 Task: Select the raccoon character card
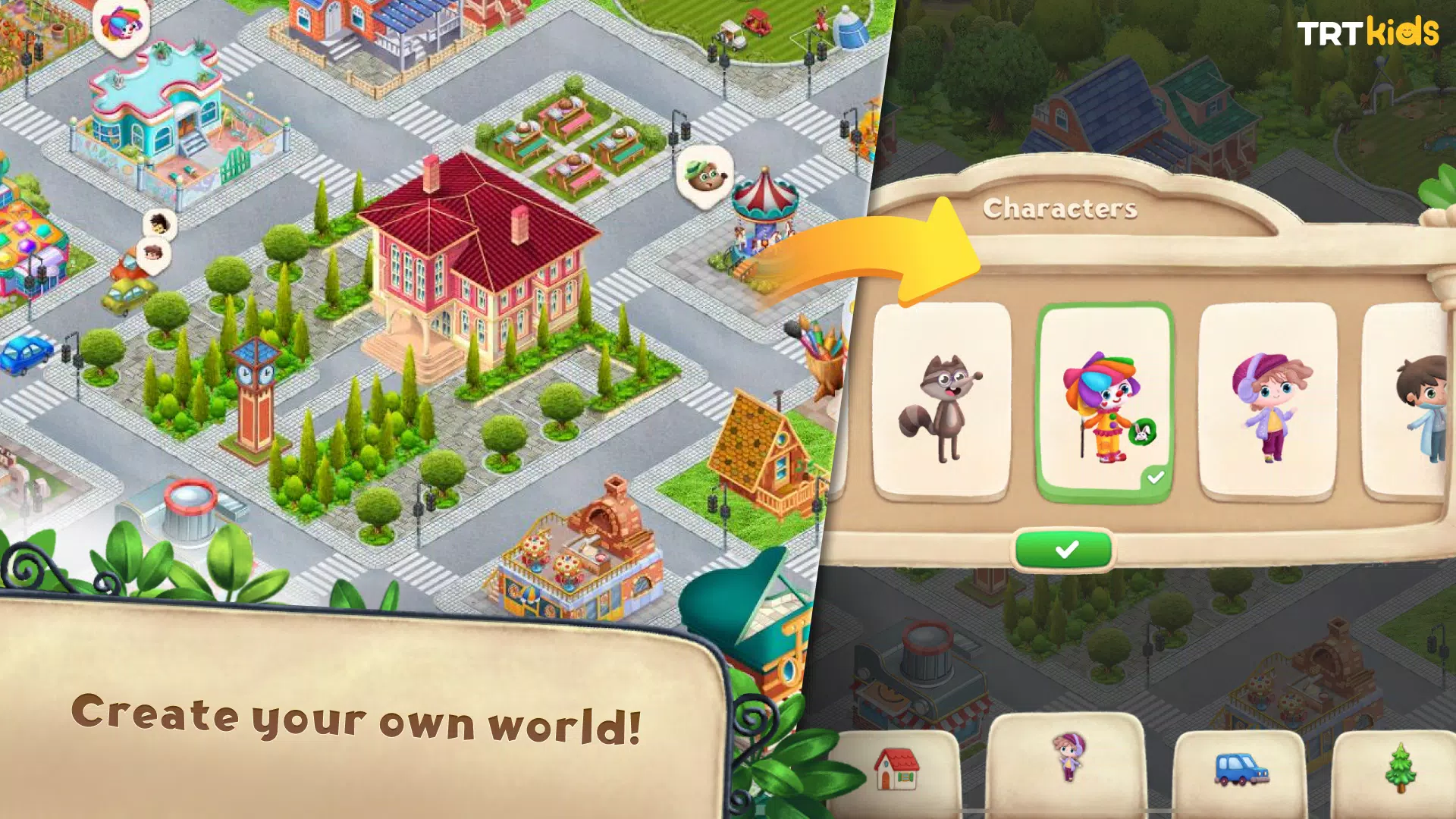943,398
